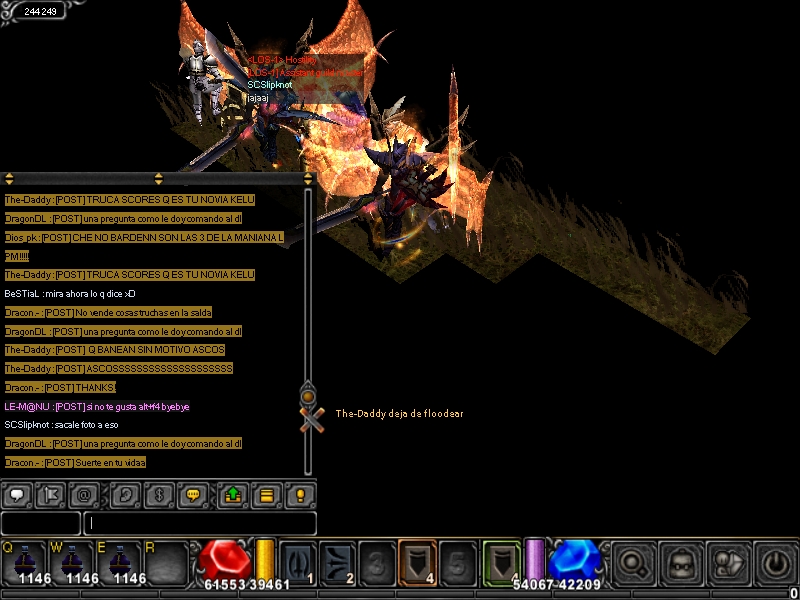This screenshot has height=600, width=800.
Task: Click the green up-arrow chat button
Action: pyautogui.click(x=232, y=495)
